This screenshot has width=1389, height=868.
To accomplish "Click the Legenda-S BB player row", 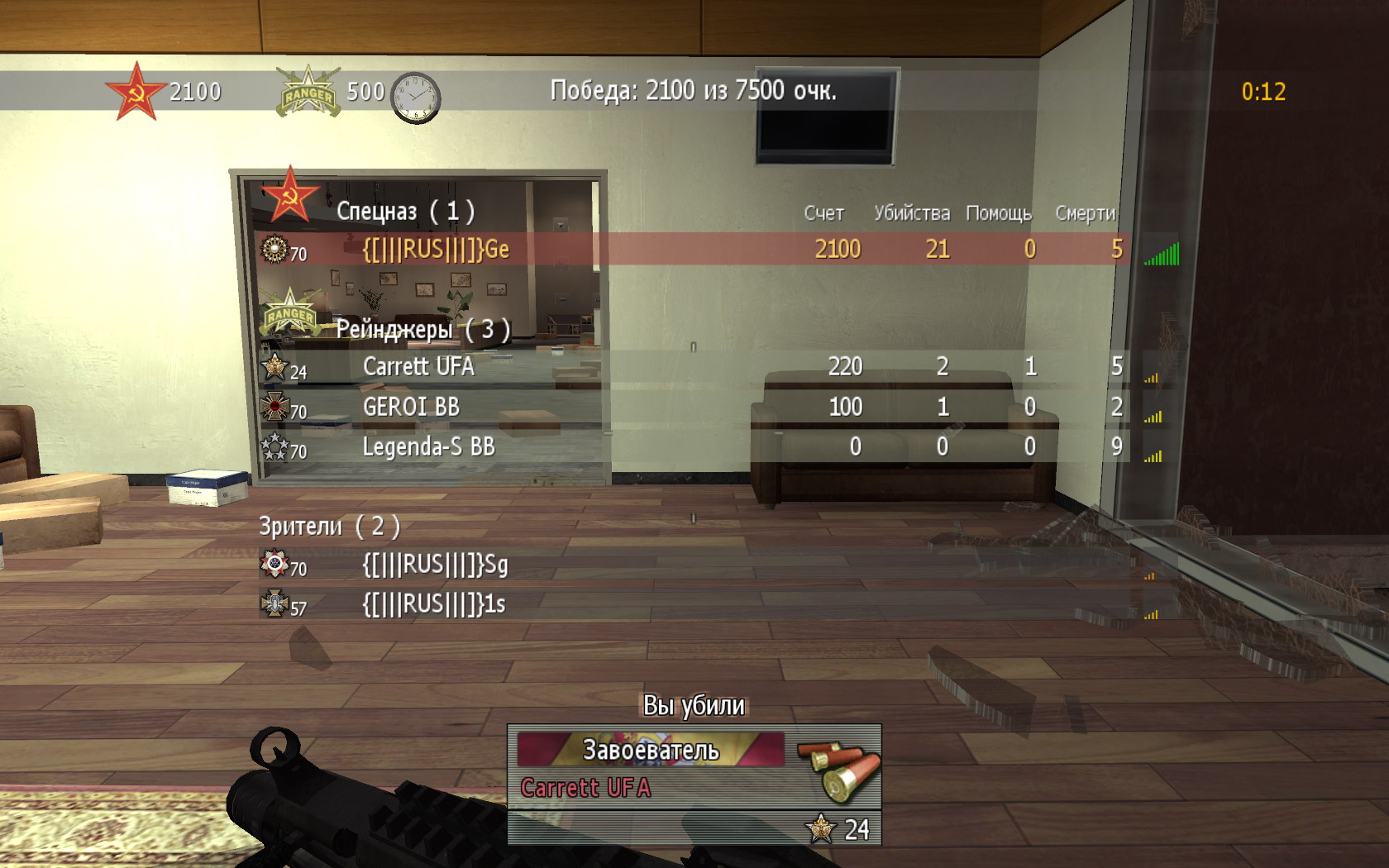I will [428, 447].
